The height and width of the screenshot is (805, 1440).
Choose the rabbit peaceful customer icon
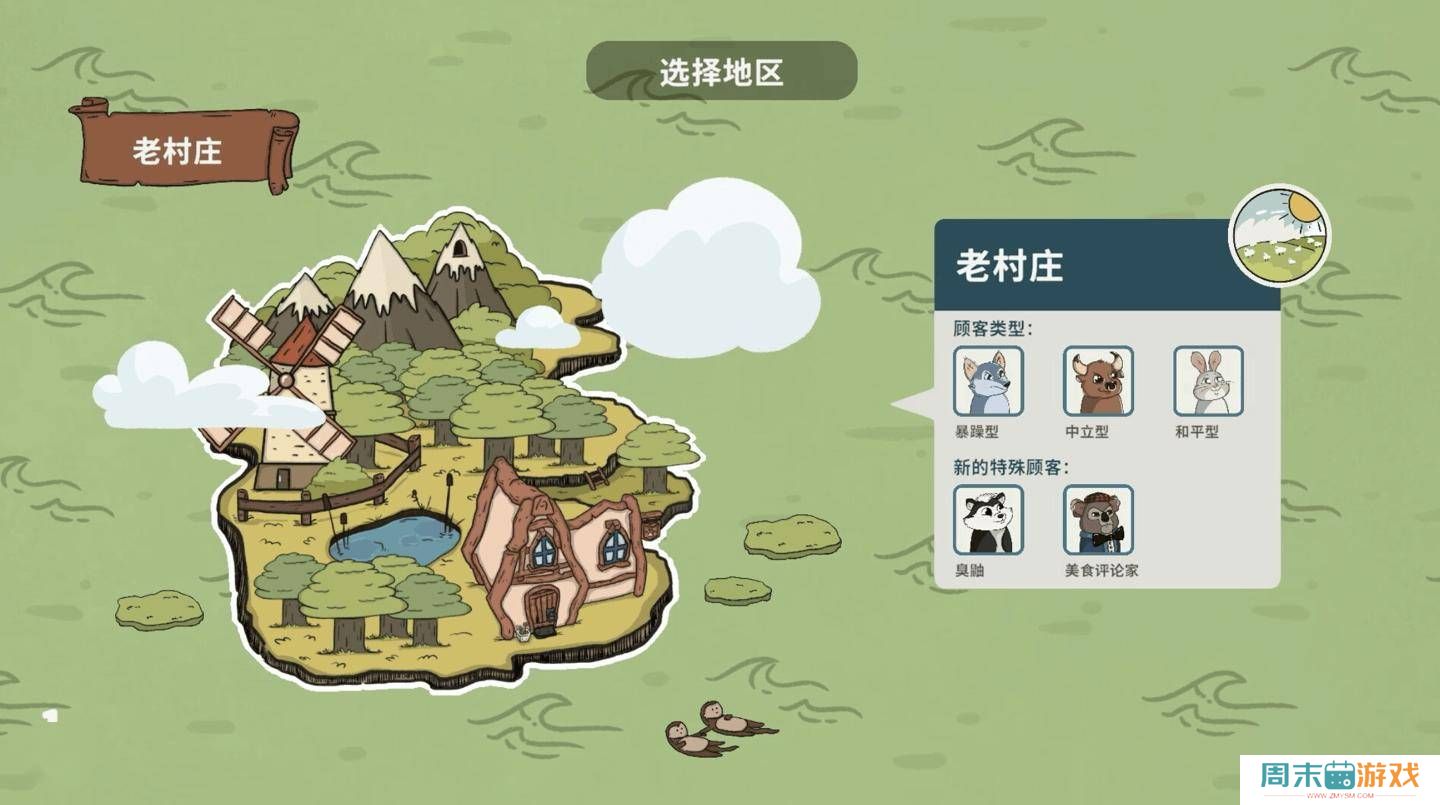coord(1208,381)
